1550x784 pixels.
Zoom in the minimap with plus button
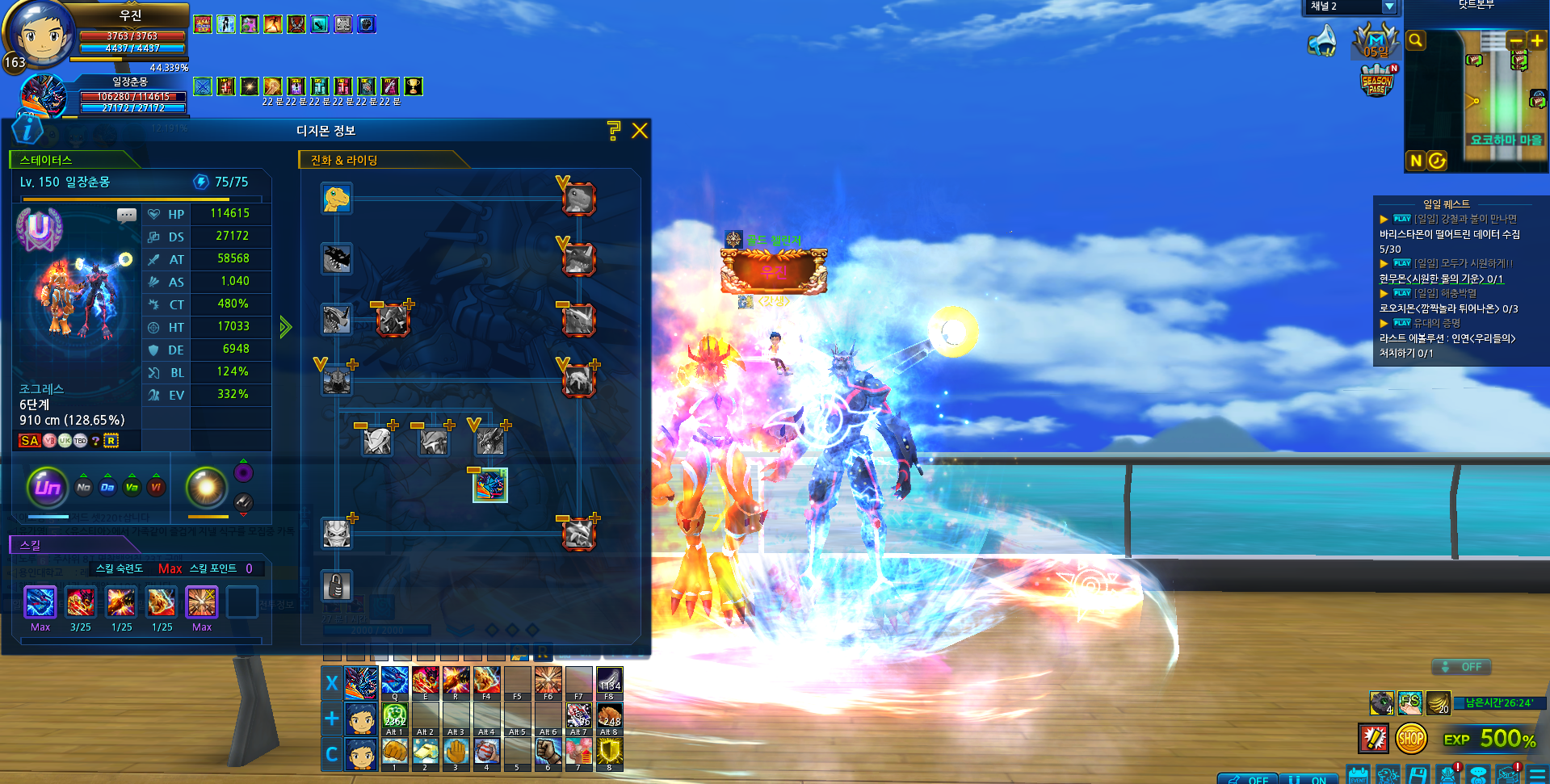[1536, 40]
